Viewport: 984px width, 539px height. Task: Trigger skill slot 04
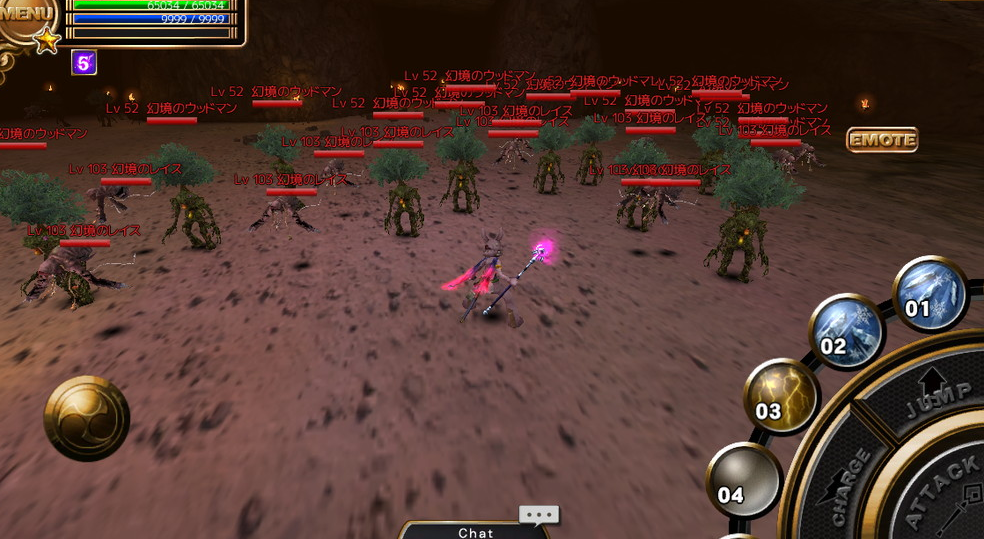744,480
